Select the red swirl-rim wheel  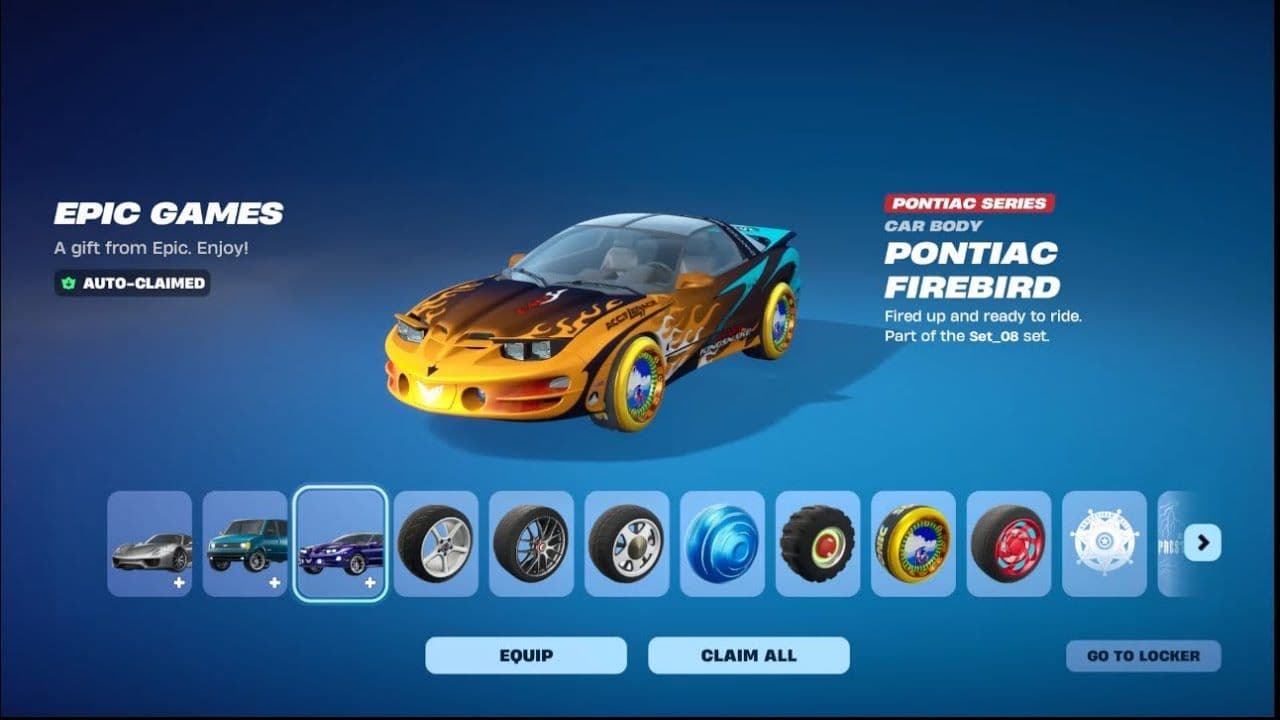(1009, 544)
